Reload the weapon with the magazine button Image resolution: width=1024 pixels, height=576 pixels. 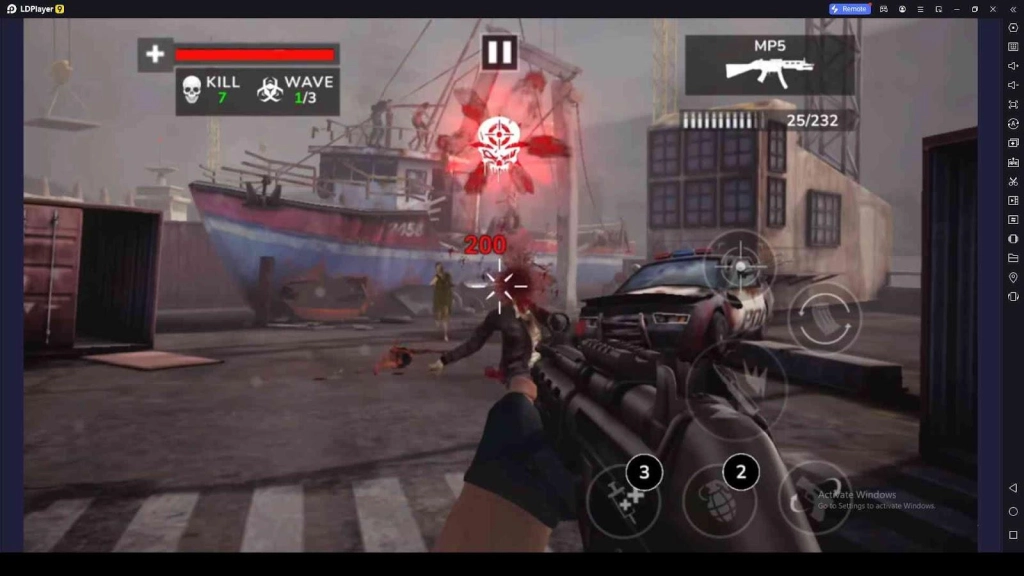(x=824, y=319)
